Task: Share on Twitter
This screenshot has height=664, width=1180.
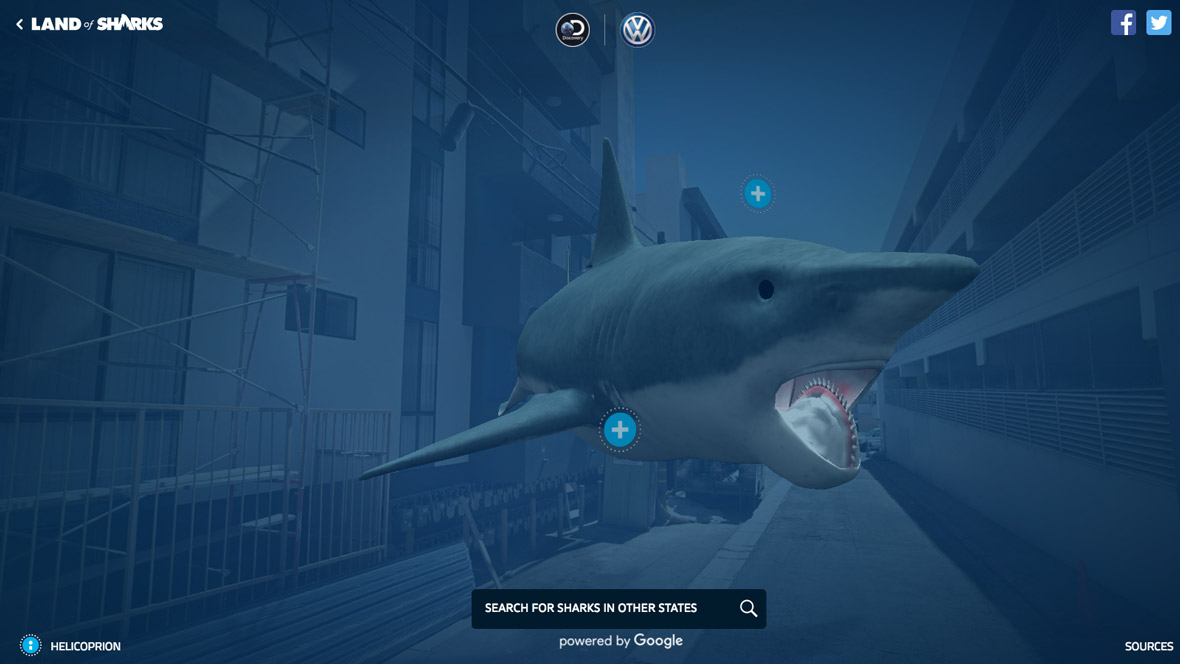Action: [1158, 23]
